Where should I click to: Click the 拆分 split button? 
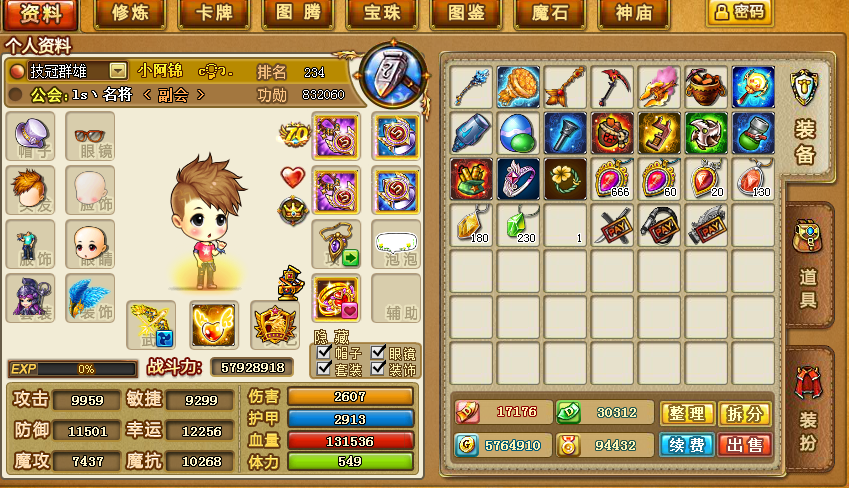click(x=744, y=413)
